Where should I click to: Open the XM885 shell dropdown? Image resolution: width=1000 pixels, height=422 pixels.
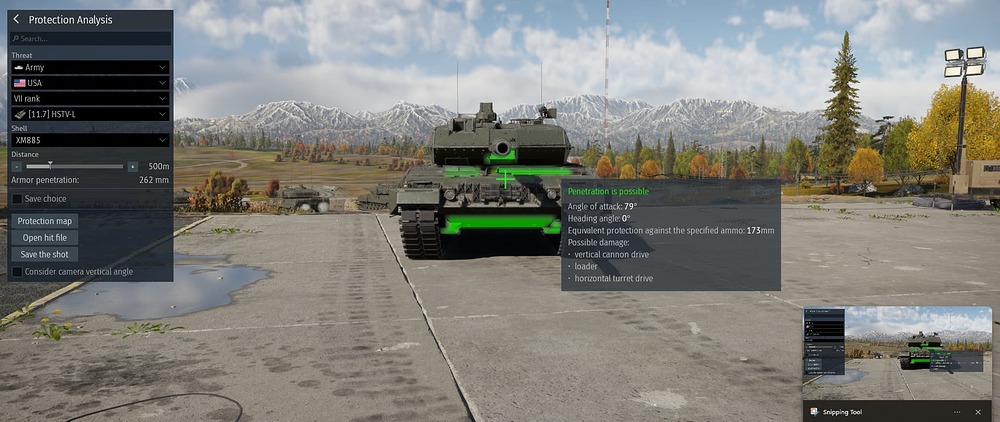(x=90, y=141)
